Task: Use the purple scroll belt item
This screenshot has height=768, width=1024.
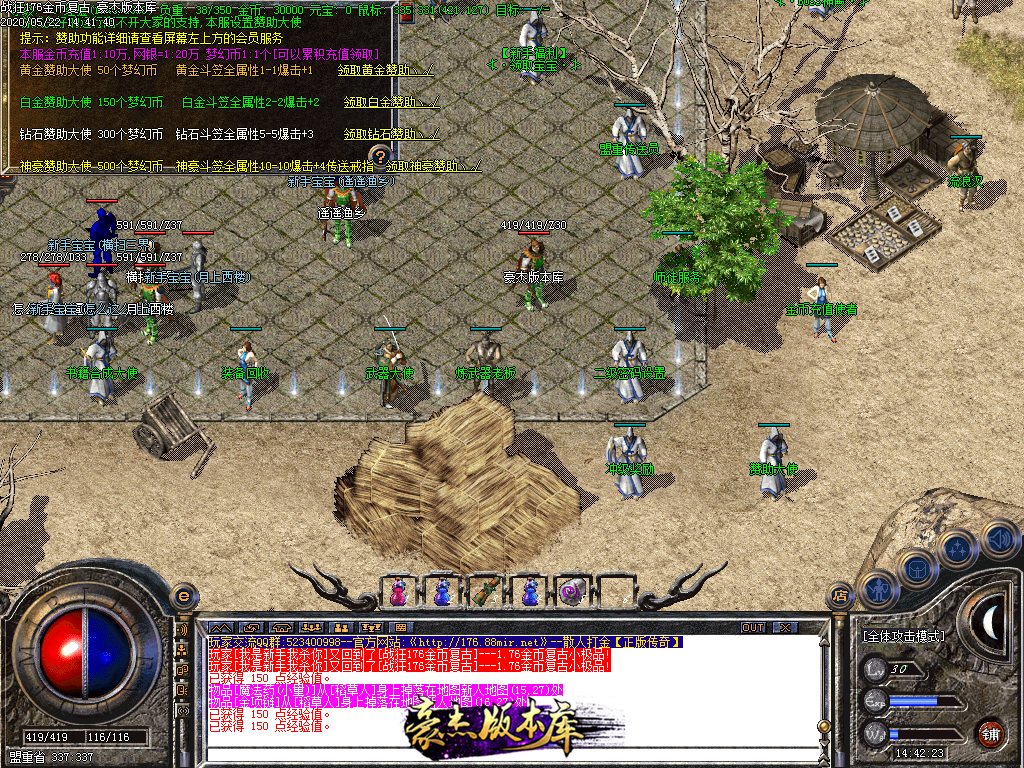Action: (570, 592)
